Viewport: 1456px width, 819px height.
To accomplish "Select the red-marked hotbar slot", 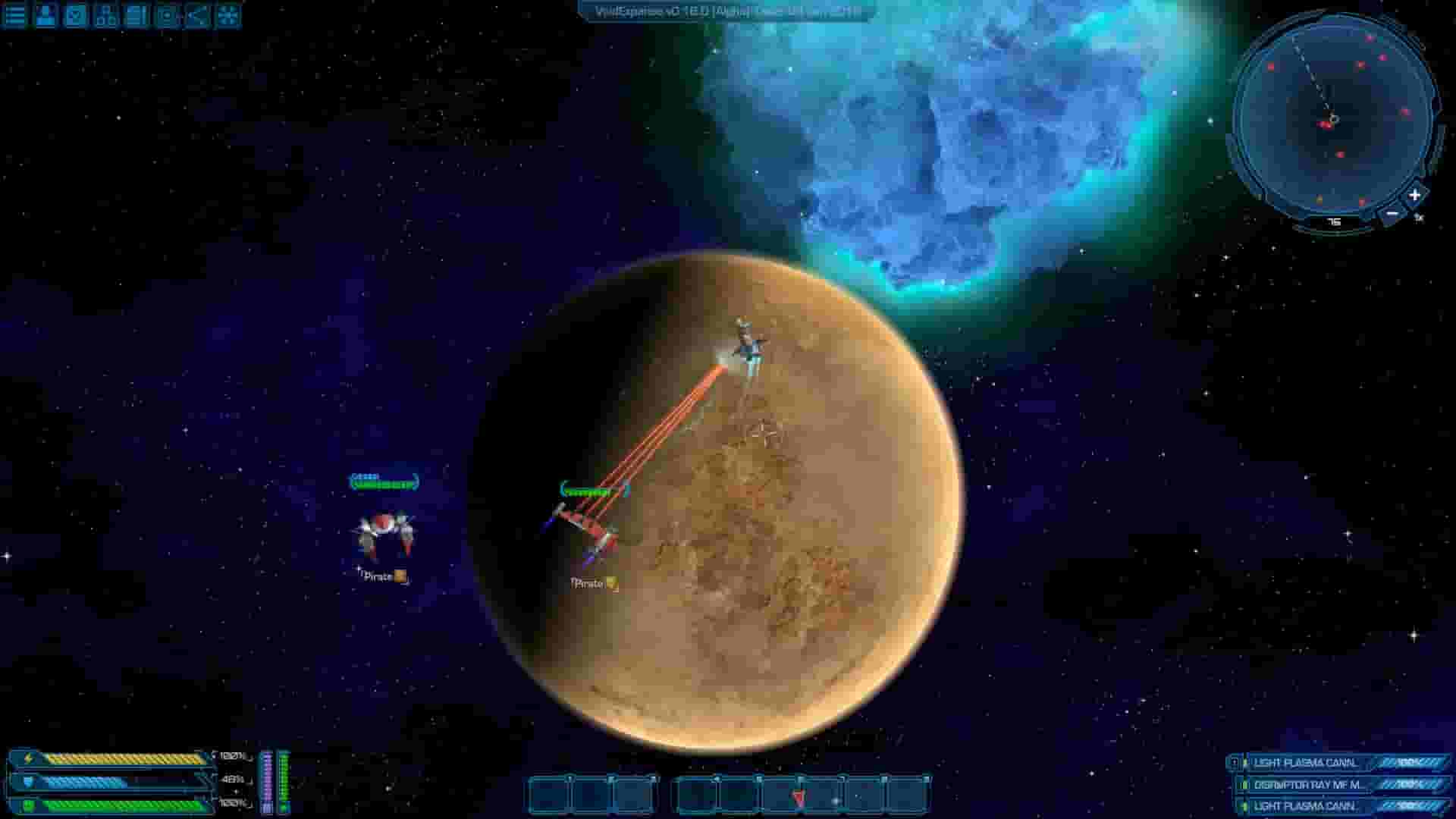I will (x=799, y=798).
